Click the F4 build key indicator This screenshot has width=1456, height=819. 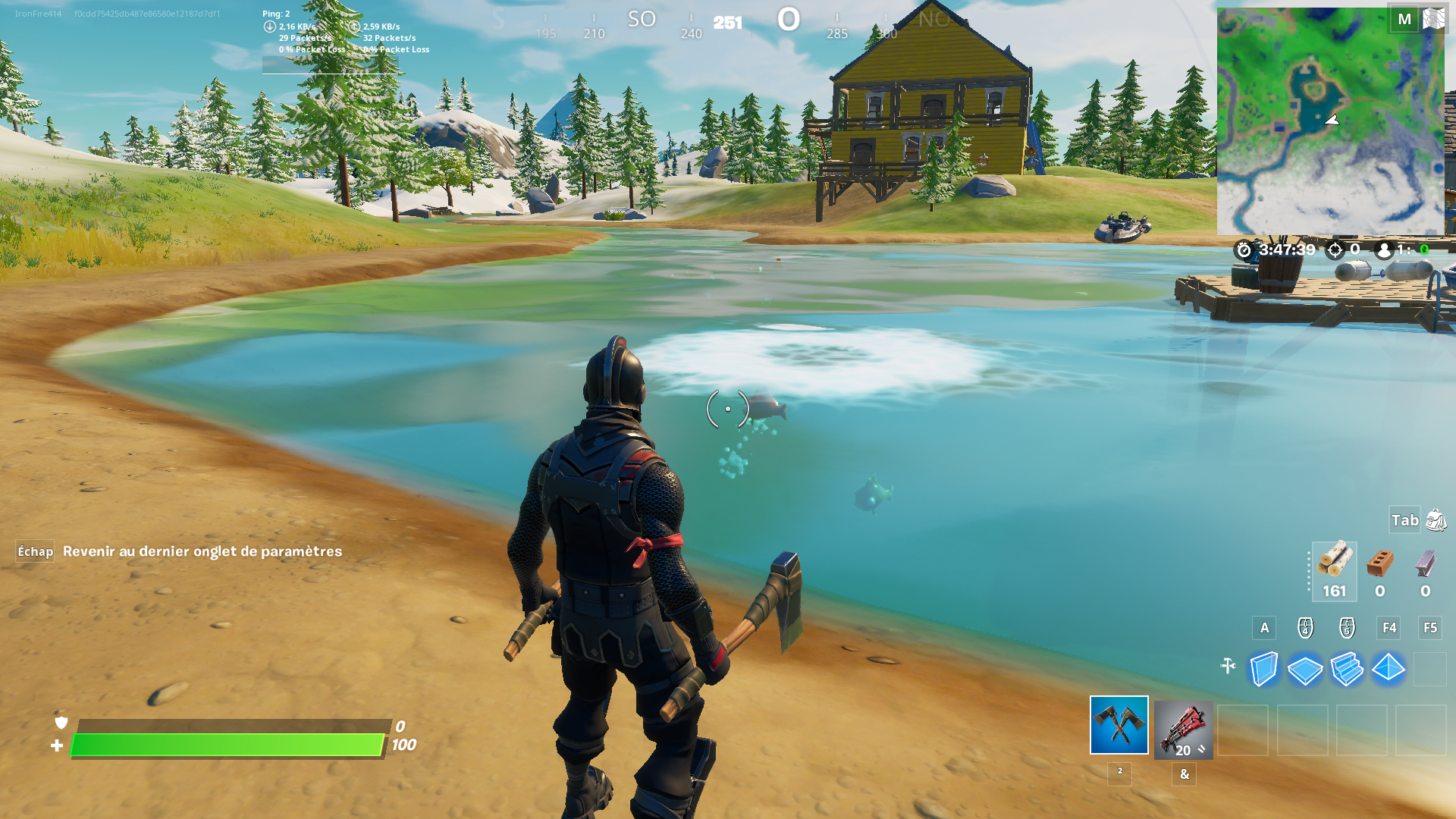1389,628
